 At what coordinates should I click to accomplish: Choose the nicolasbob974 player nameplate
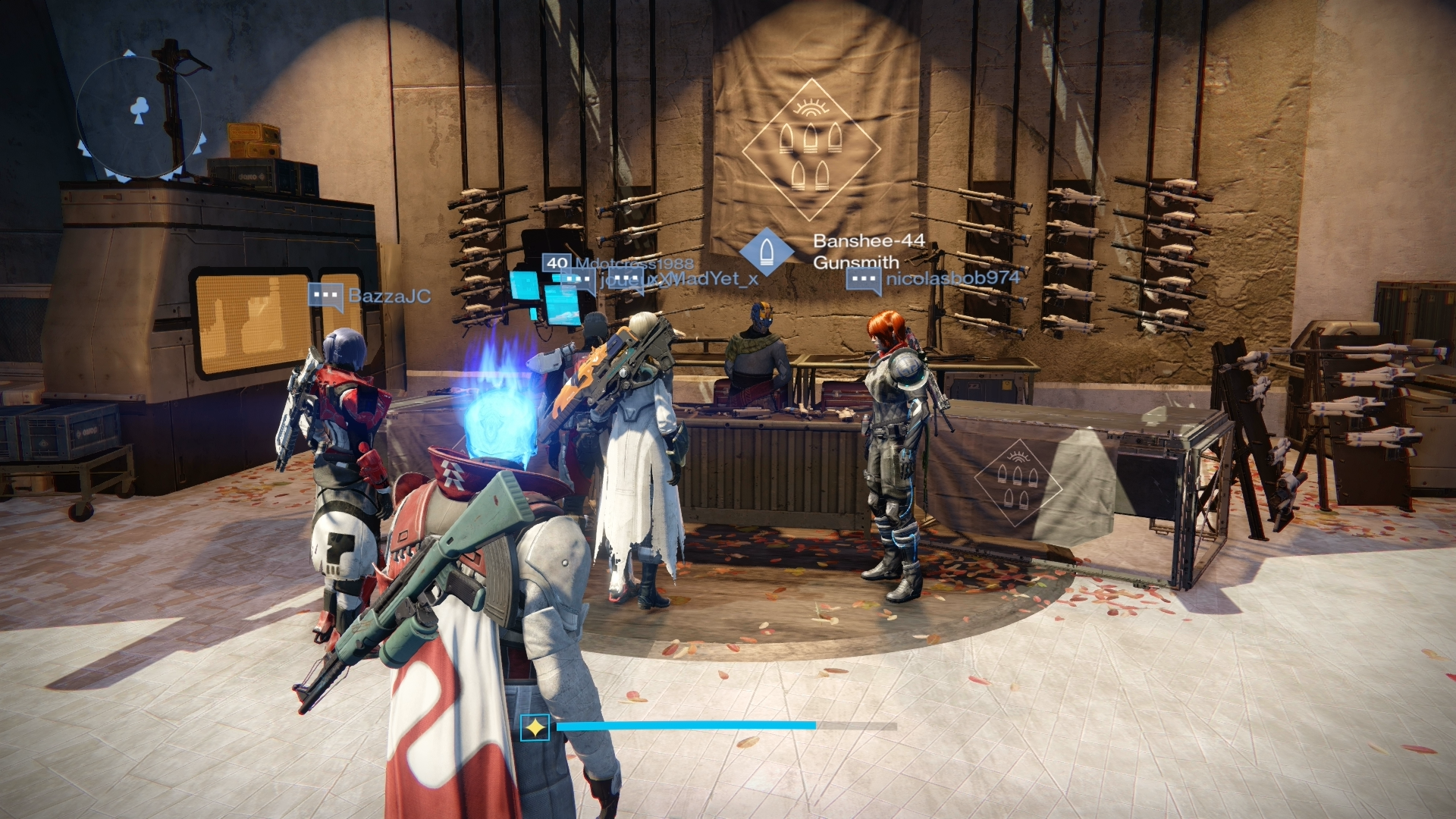(x=934, y=279)
